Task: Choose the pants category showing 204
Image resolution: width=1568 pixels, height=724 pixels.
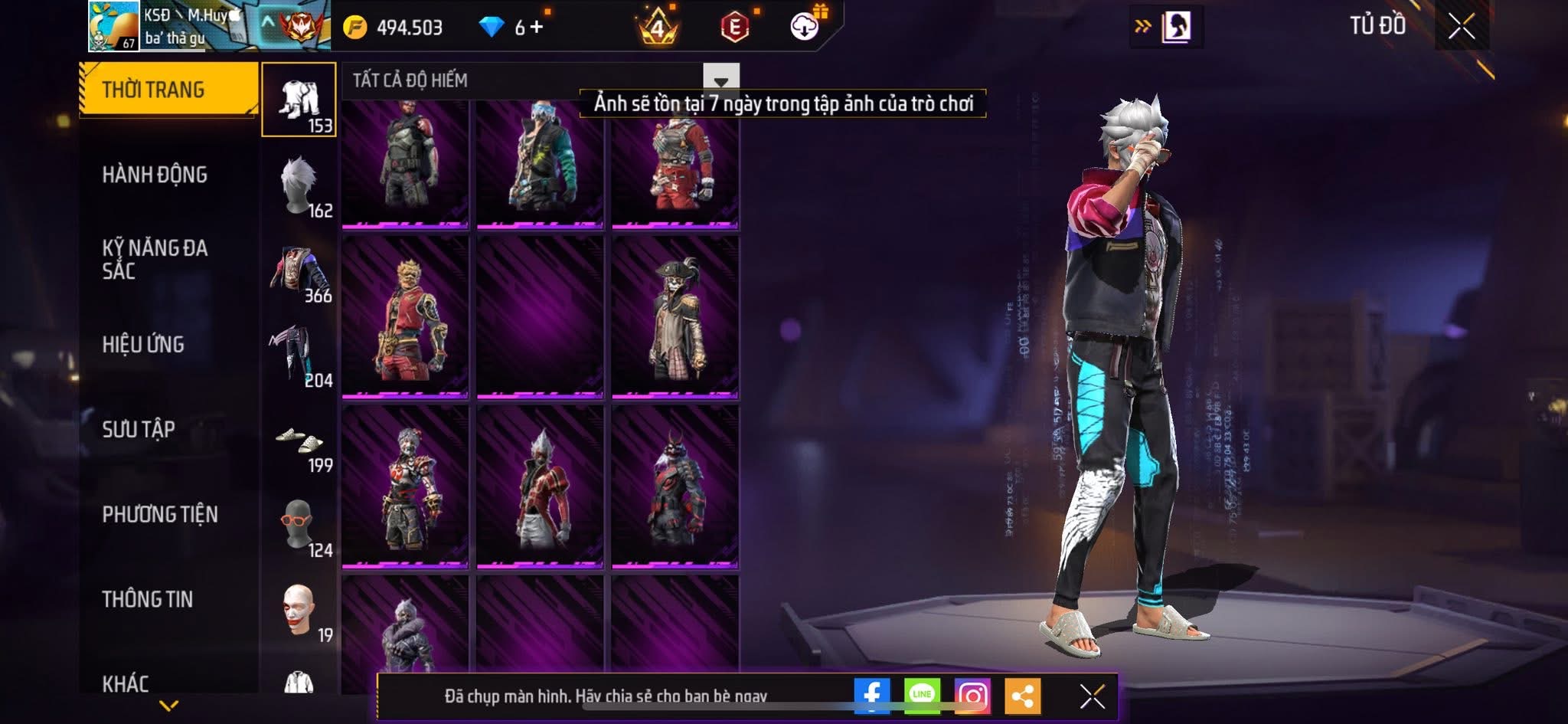Action: pos(299,356)
